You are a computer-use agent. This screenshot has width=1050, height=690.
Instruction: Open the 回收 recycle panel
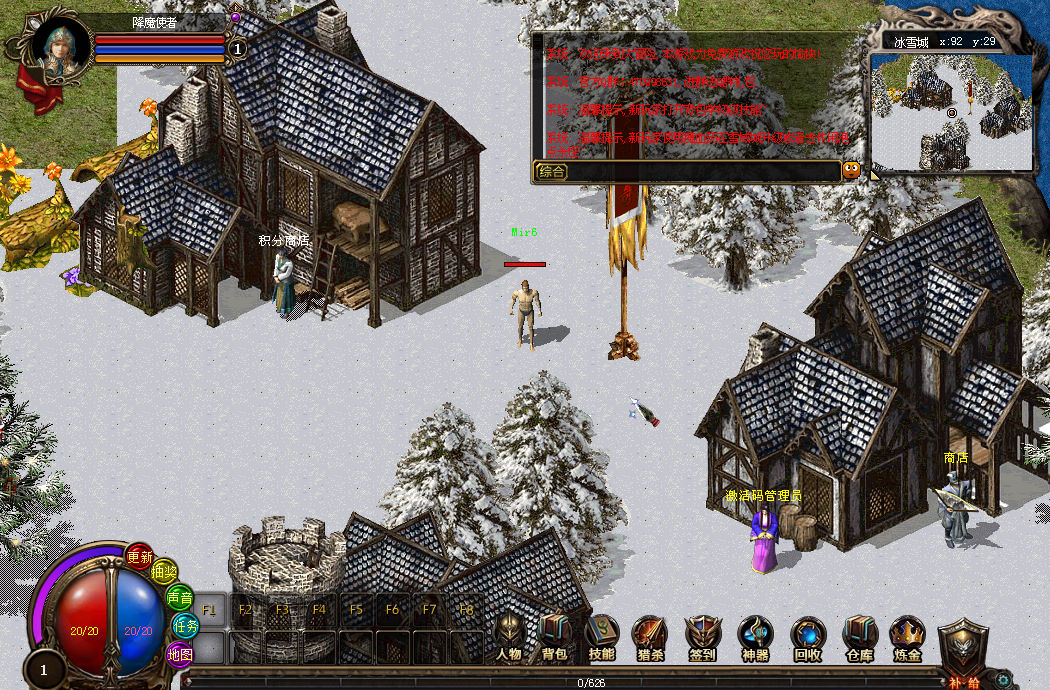click(808, 634)
